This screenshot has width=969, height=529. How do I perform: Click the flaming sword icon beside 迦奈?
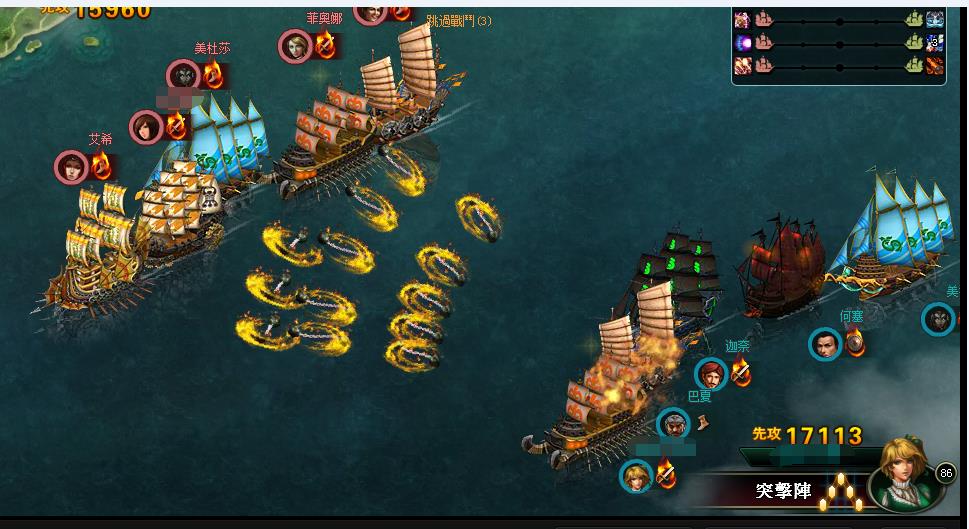pos(741,372)
